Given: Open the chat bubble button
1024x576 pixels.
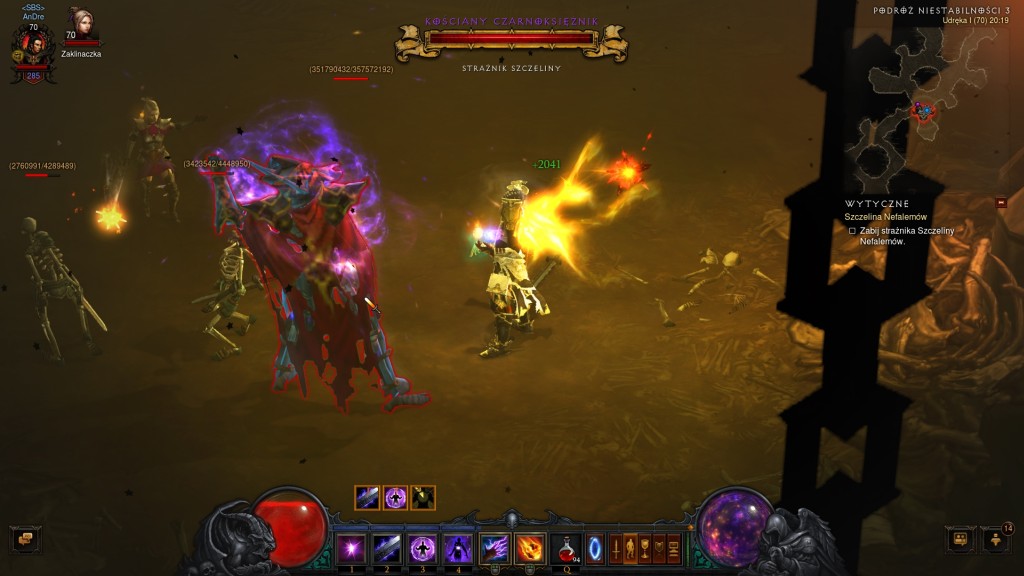Looking at the screenshot, I should 25,539.
